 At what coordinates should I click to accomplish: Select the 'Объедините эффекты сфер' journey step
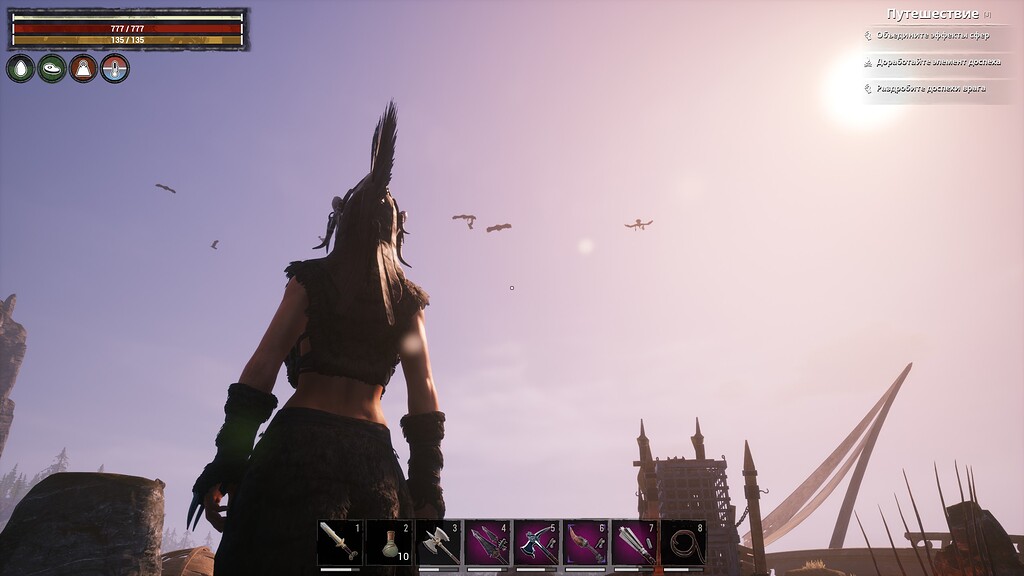[x=932, y=35]
